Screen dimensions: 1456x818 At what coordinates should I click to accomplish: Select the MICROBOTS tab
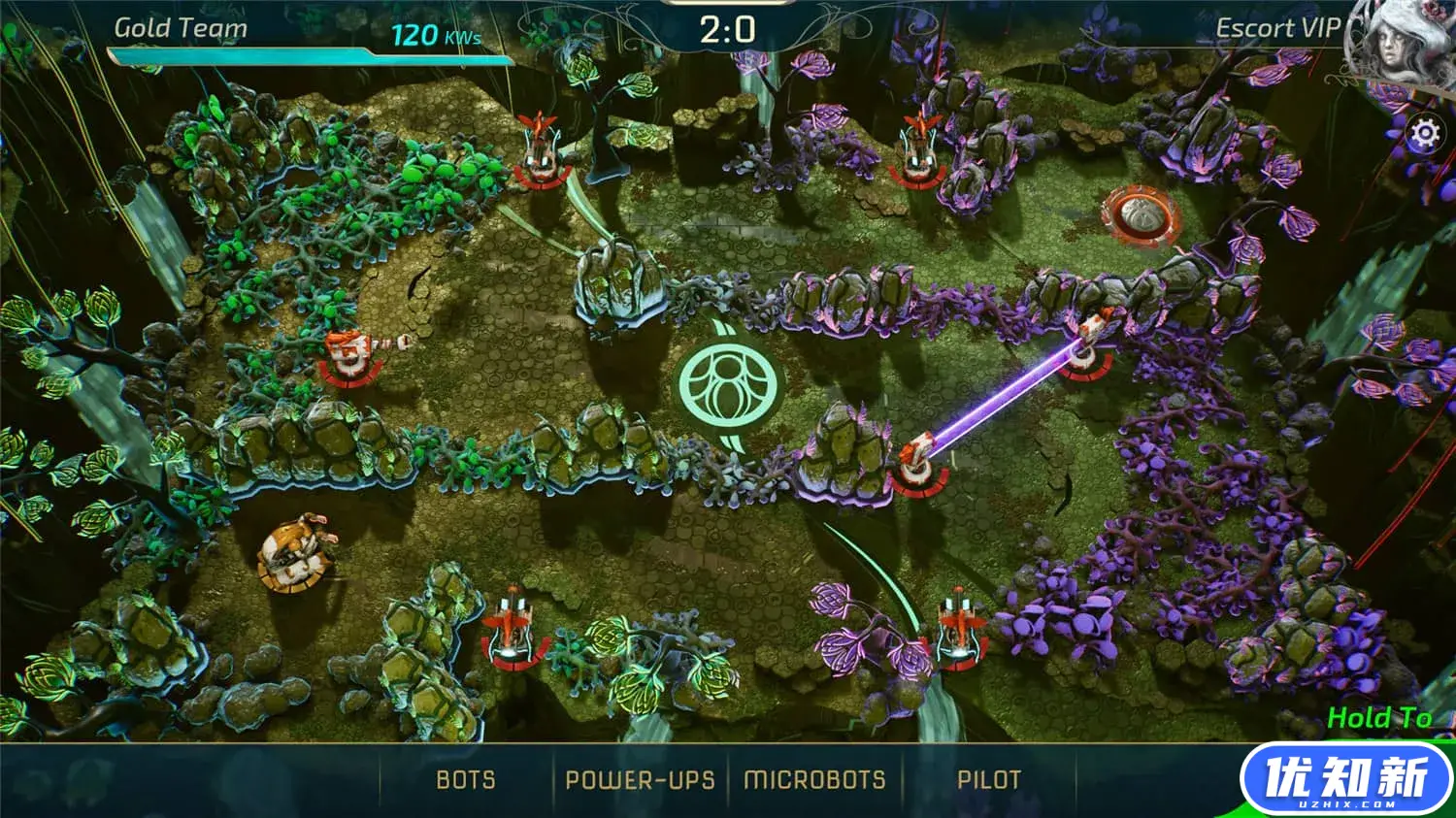click(814, 780)
